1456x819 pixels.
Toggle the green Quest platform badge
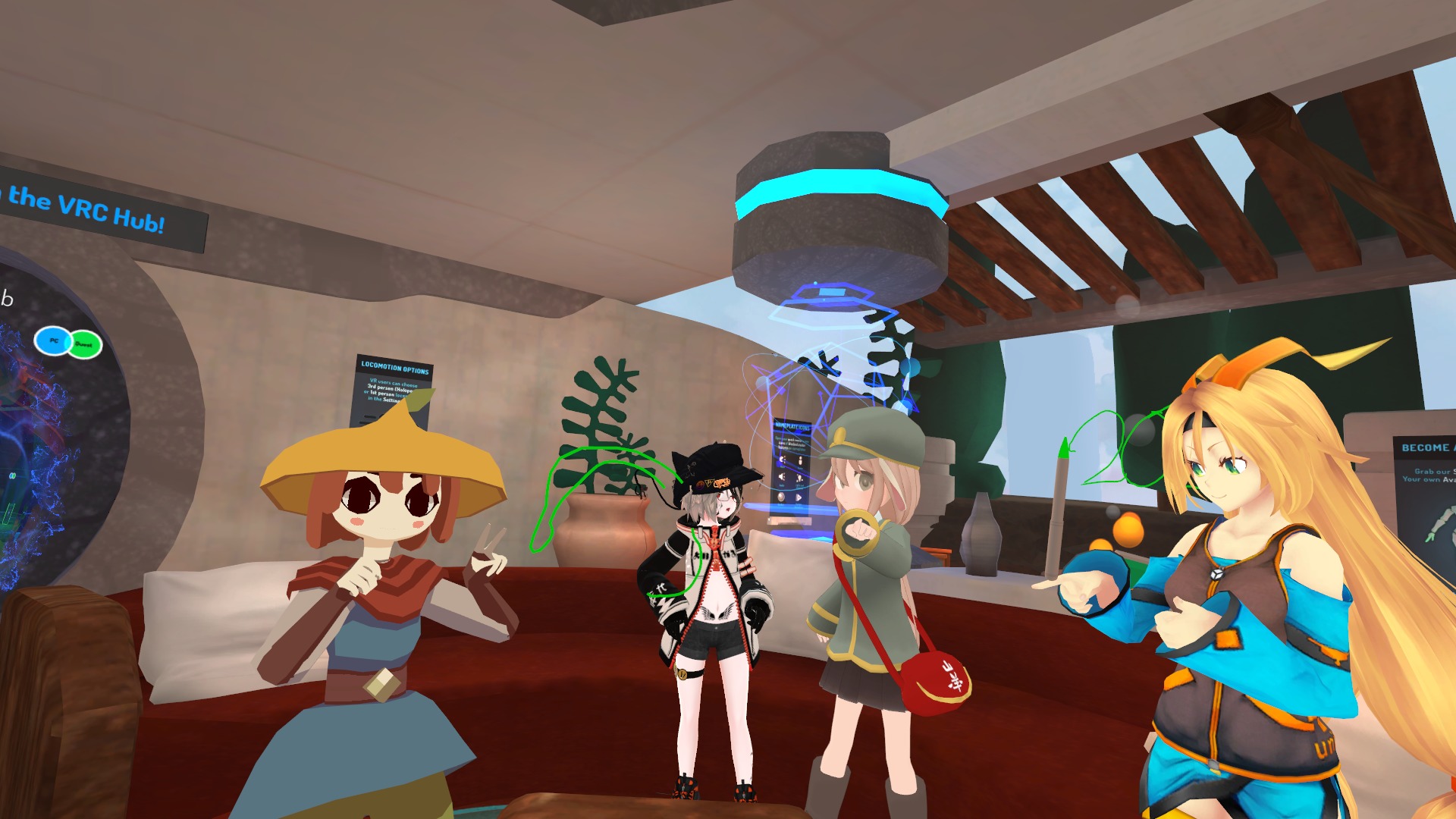84,344
